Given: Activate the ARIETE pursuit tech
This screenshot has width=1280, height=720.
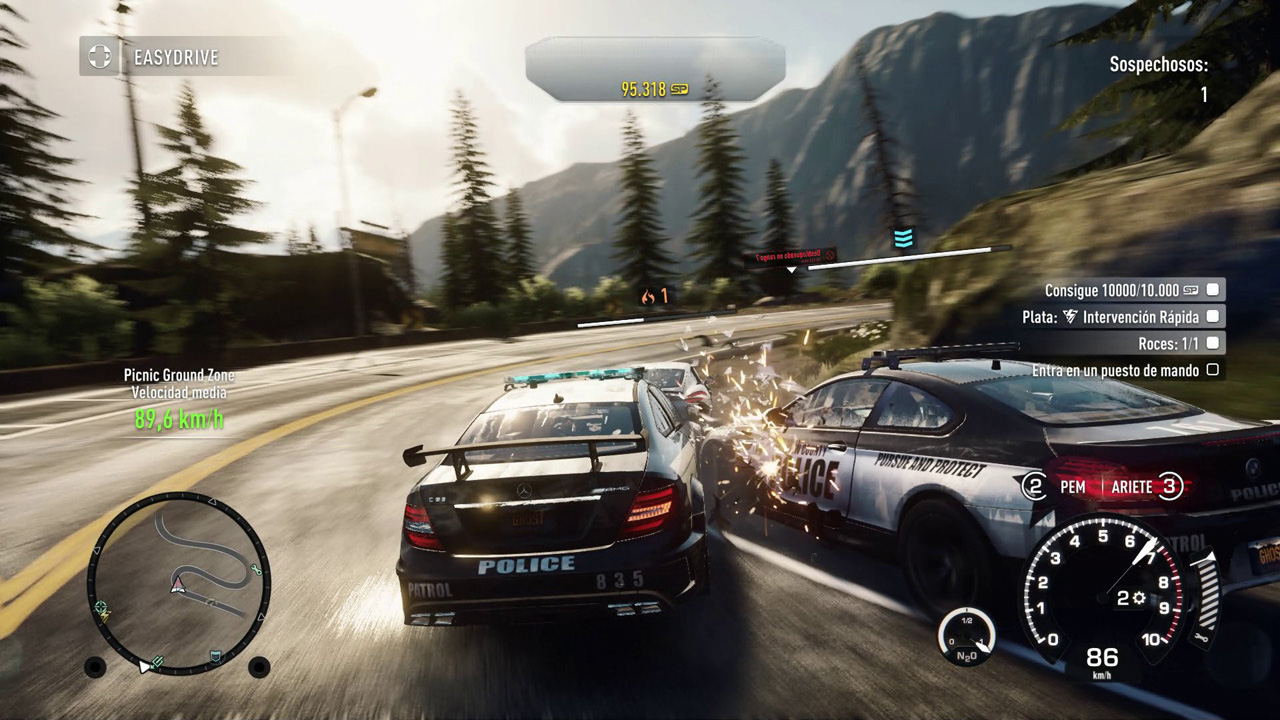Looking at the screenshot, I should (x=1134, y=487).
